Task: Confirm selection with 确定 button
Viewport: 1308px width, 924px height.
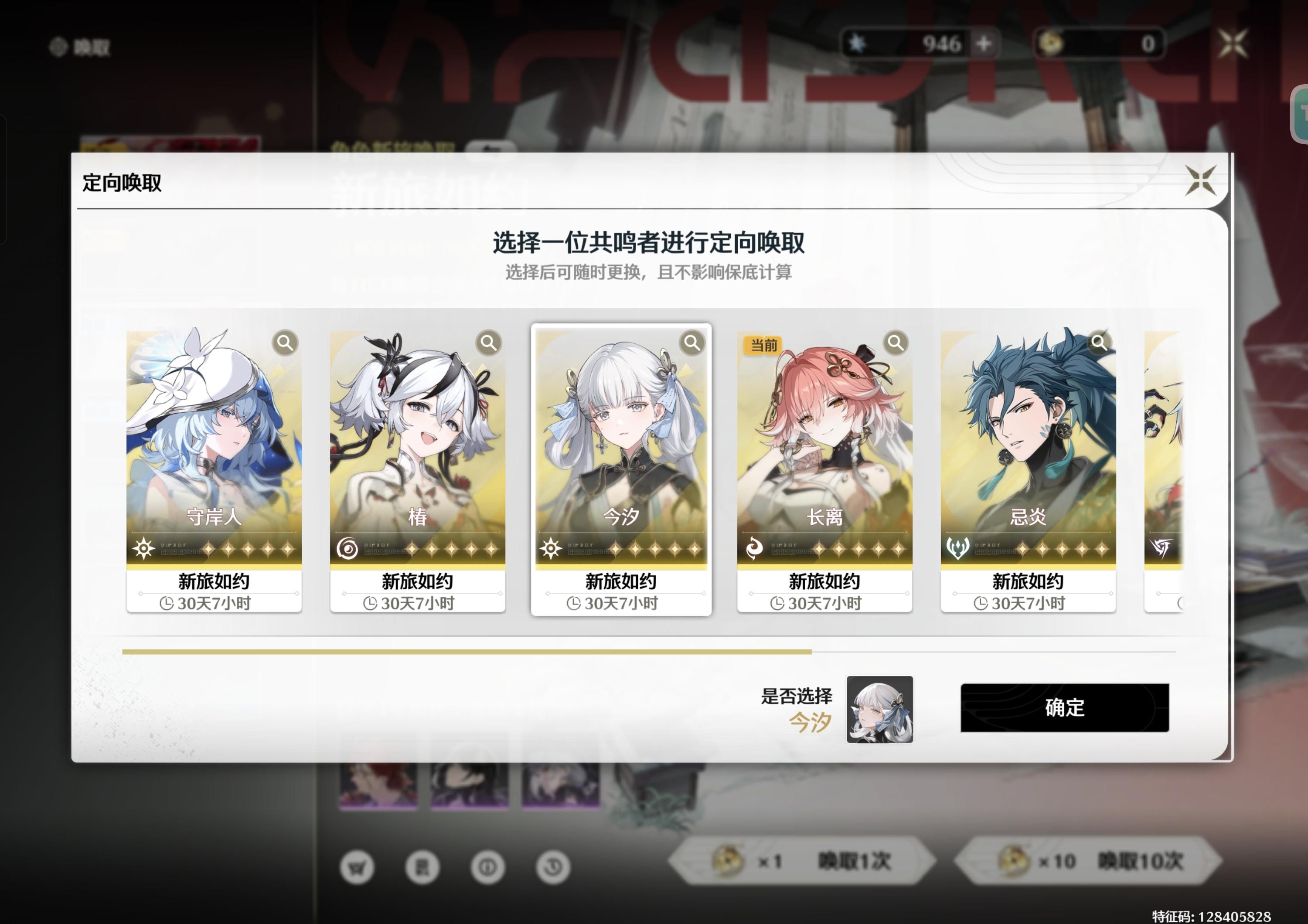Action: click(x=1064, y=709)
